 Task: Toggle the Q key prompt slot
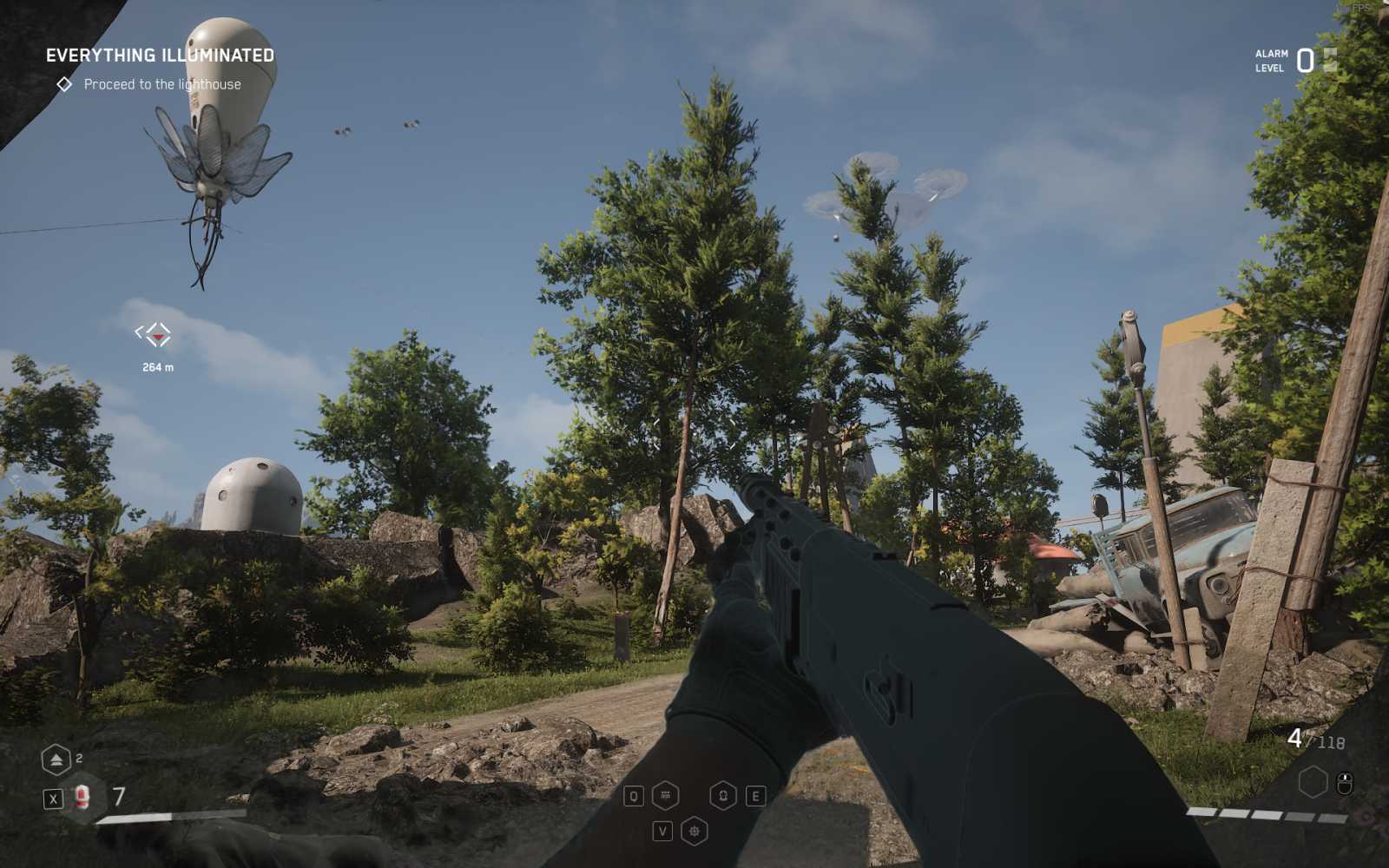tap(634, 796)
